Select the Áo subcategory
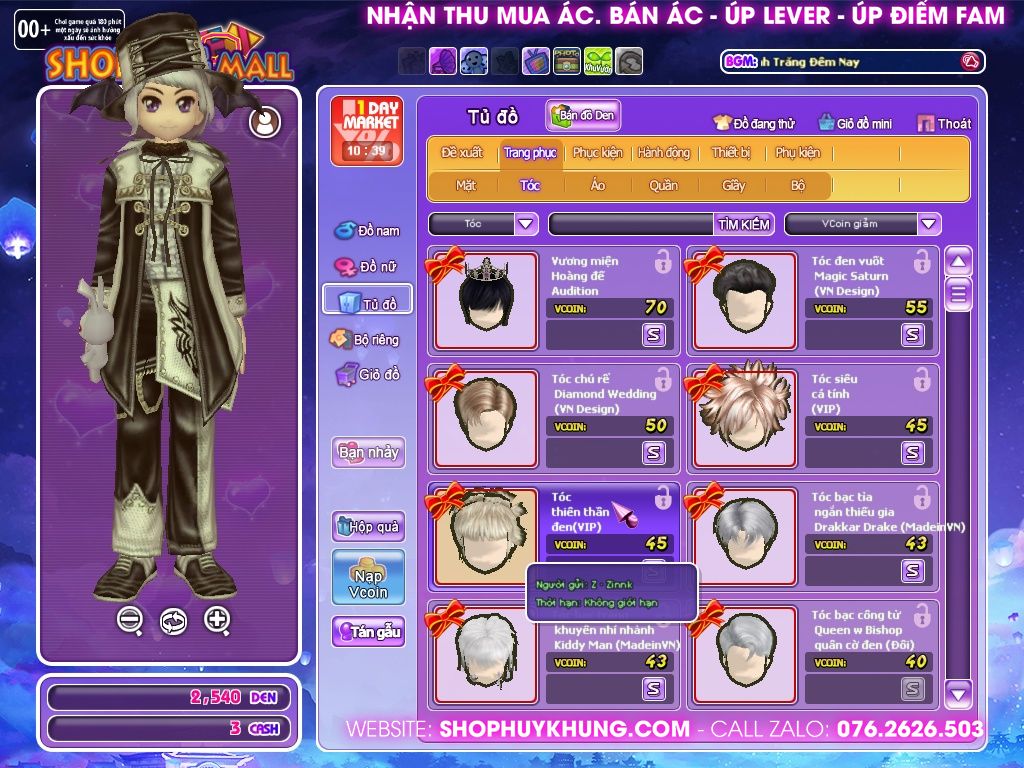This screenshot has height=768, width=1024. tap(598, 185)
